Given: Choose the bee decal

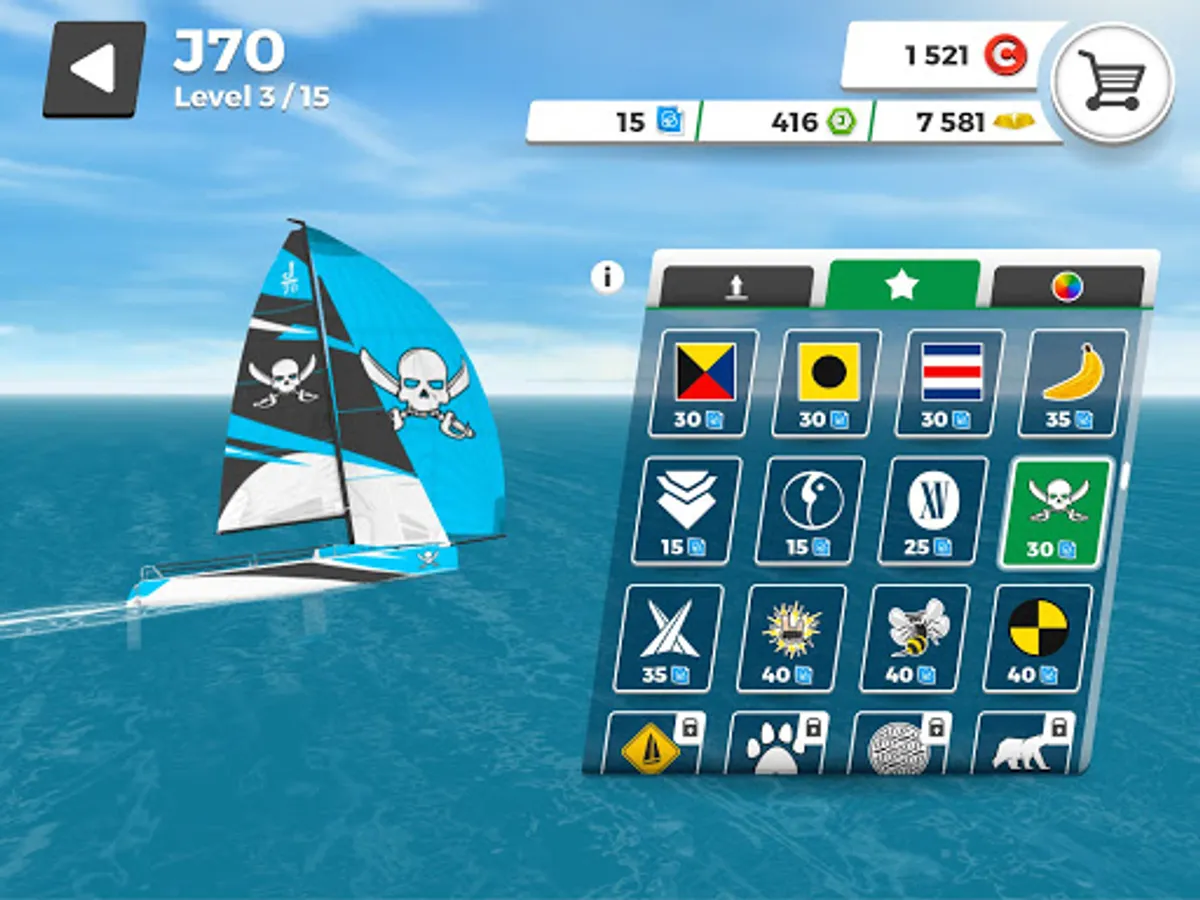Looking at the screenshot, I should point(915,638).
